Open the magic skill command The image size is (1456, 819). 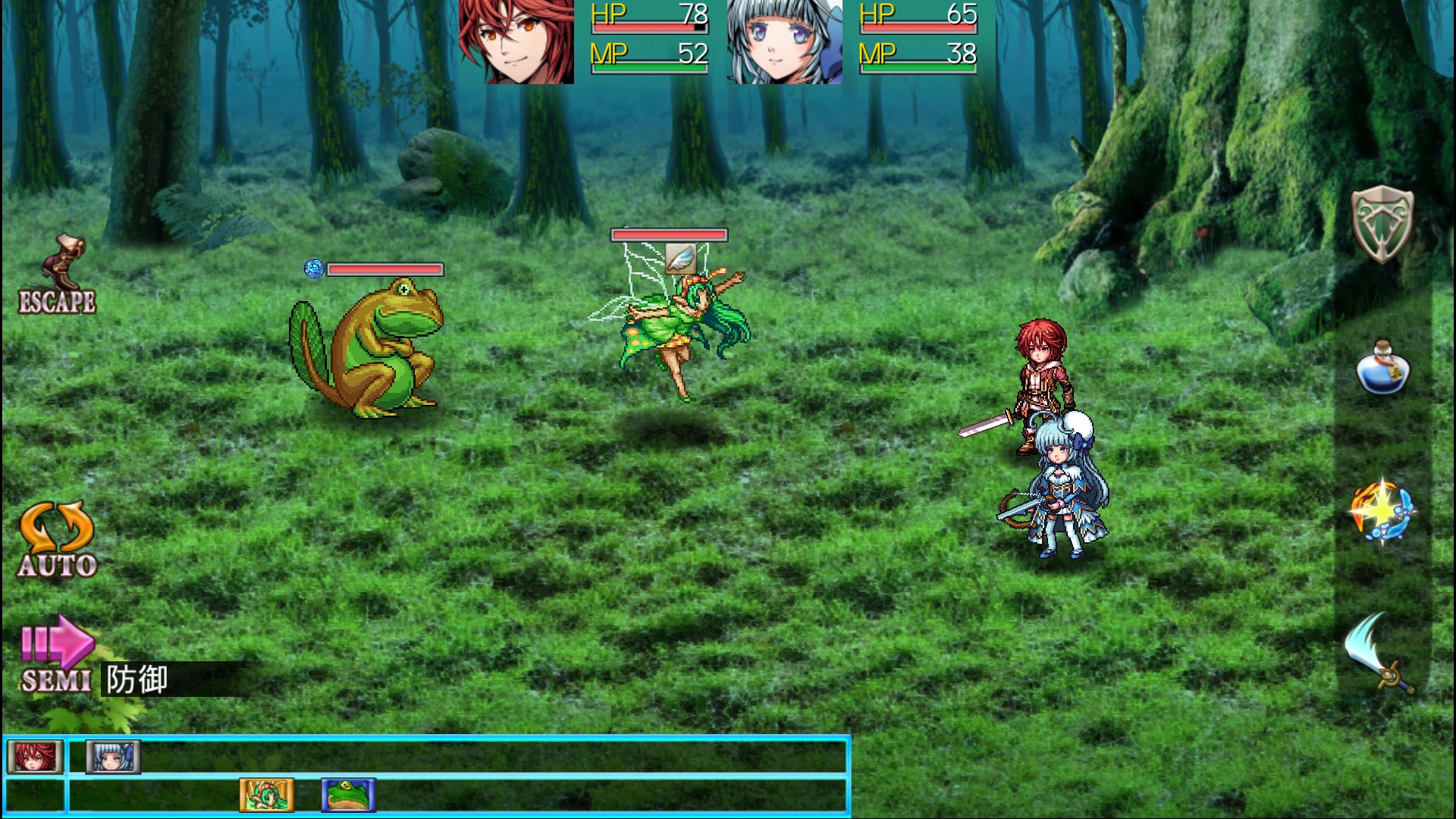1382,510
